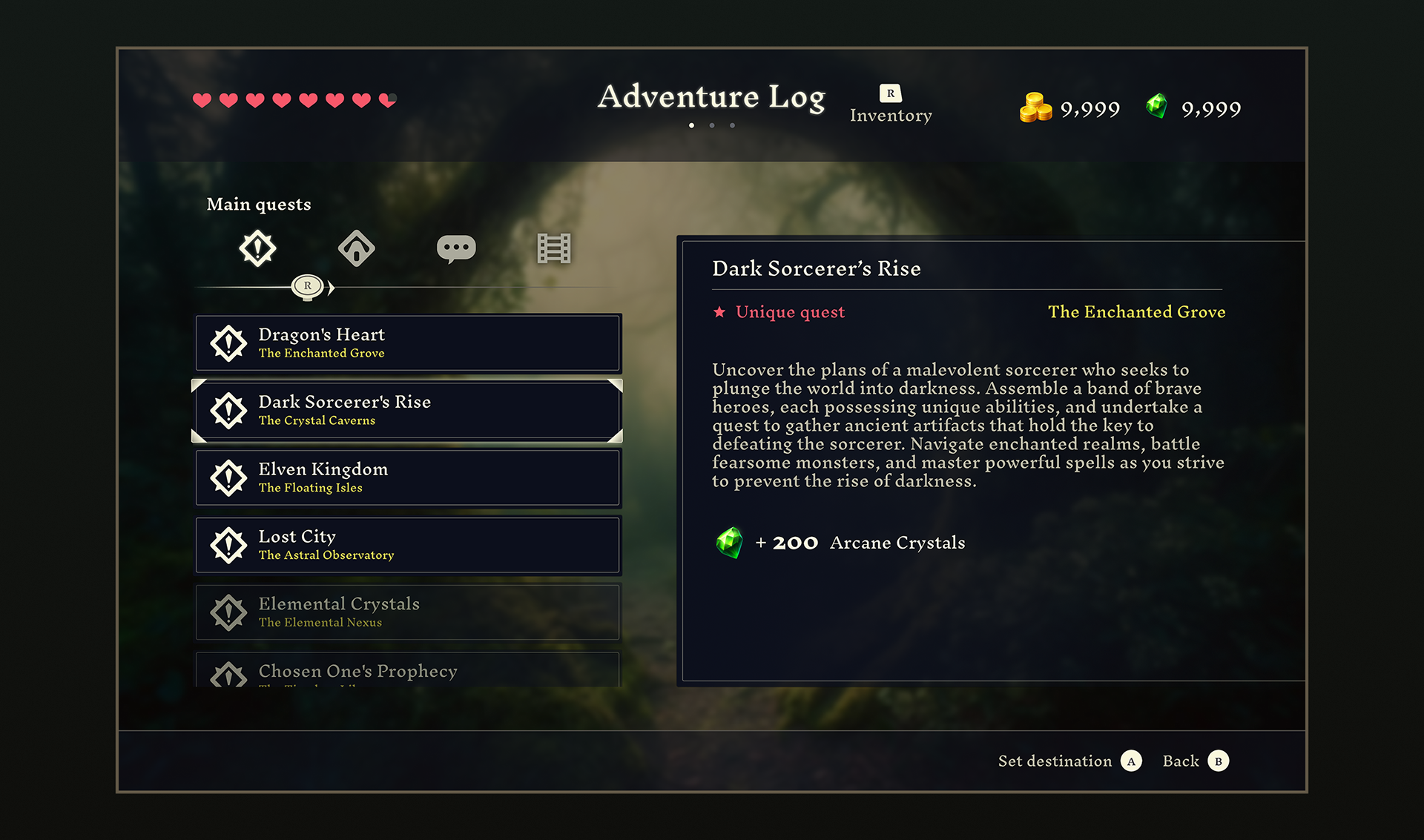1424x840 pixels.
Task: Switch to the main quests exclamation tab
Action: coord(257,248)
